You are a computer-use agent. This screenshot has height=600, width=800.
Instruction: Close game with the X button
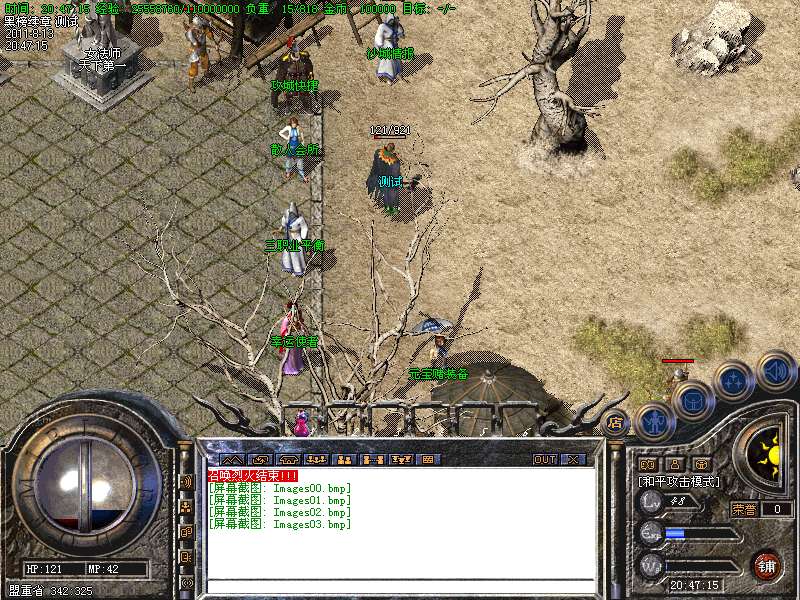coord(574,459)
